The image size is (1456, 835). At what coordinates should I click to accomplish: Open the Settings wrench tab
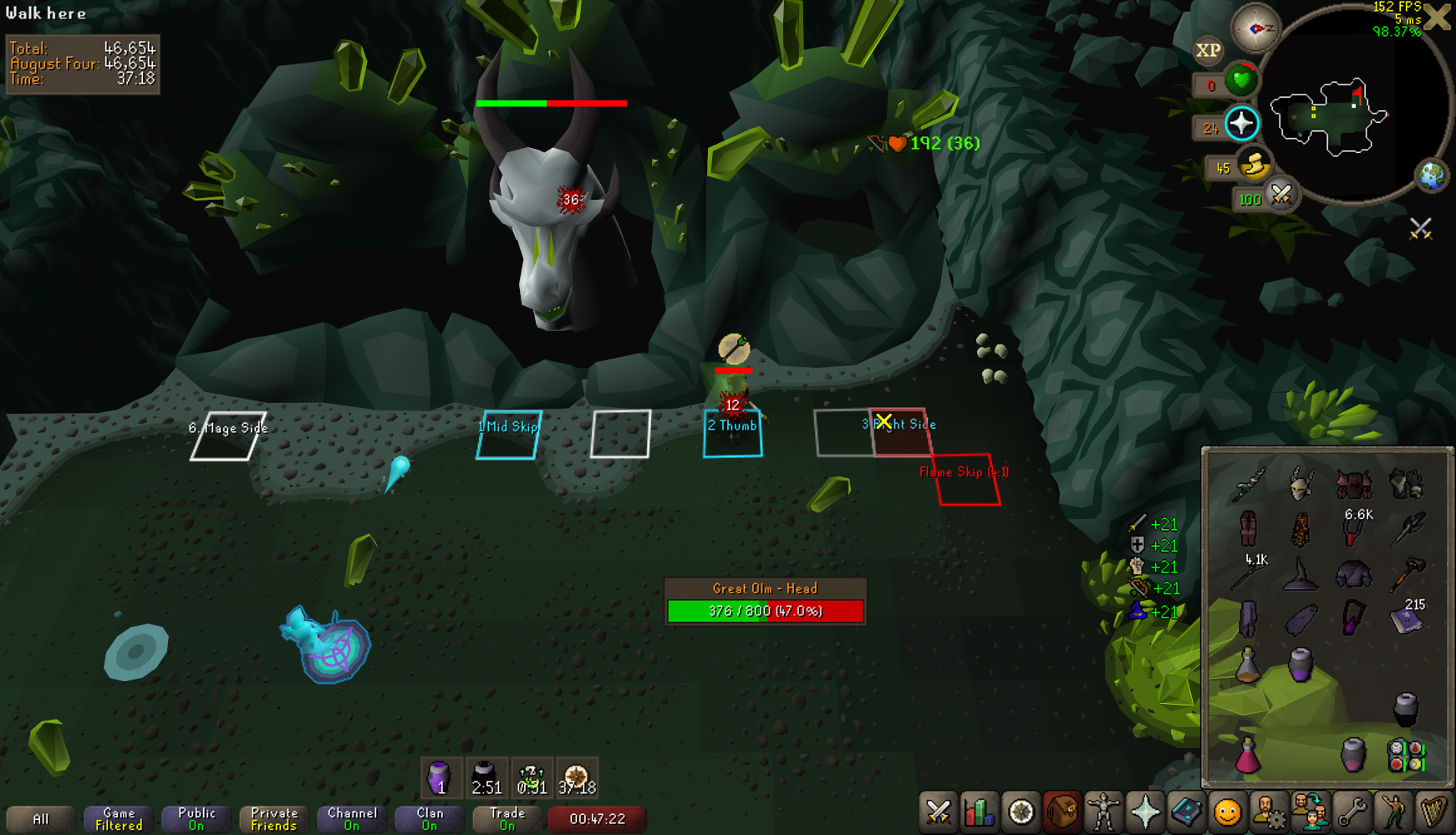point(1352,812)
